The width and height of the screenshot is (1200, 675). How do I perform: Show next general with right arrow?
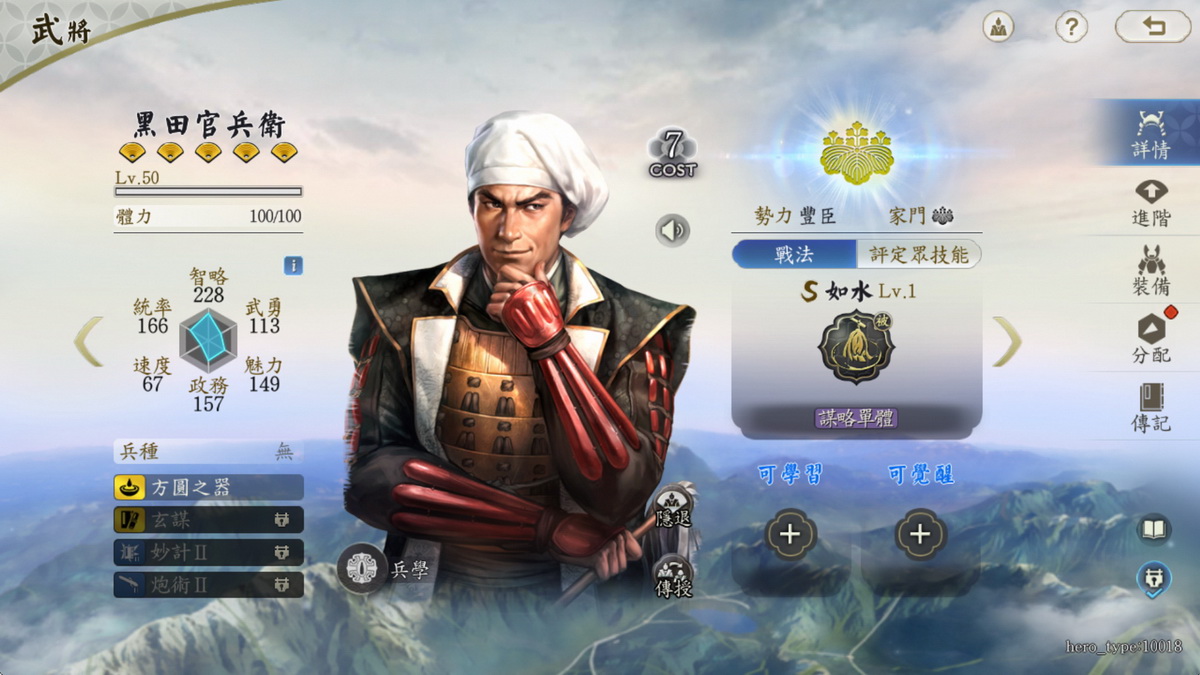pos(1007,341)
